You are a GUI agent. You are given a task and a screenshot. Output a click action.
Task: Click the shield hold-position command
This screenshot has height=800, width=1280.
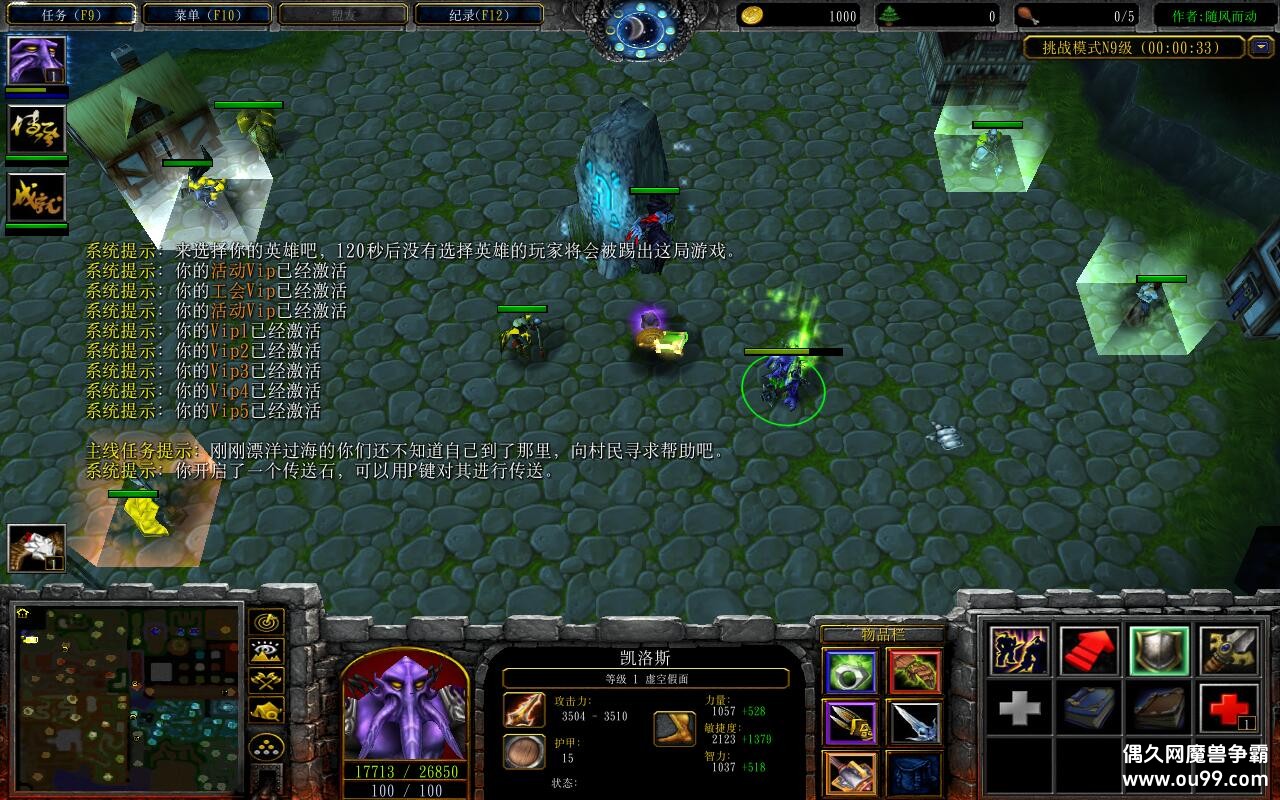click(x=1158, y=651)
